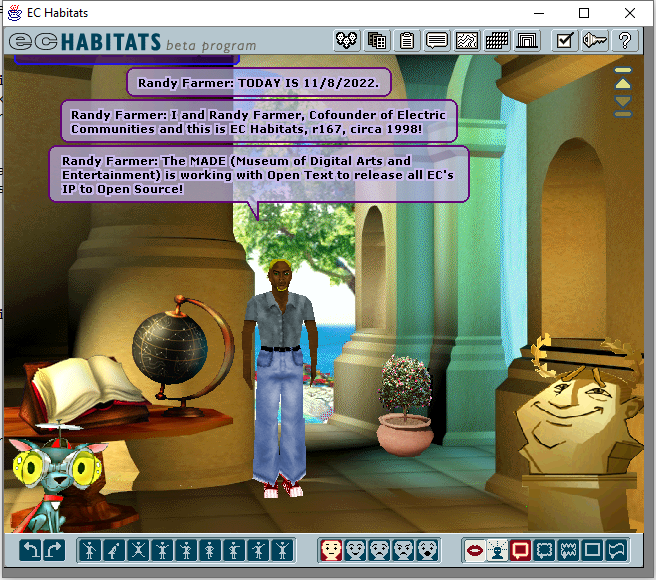Maximize the EC Habitats window
Image resolution: width=656 pixels, height=580 pixels.
pos(584,13)
